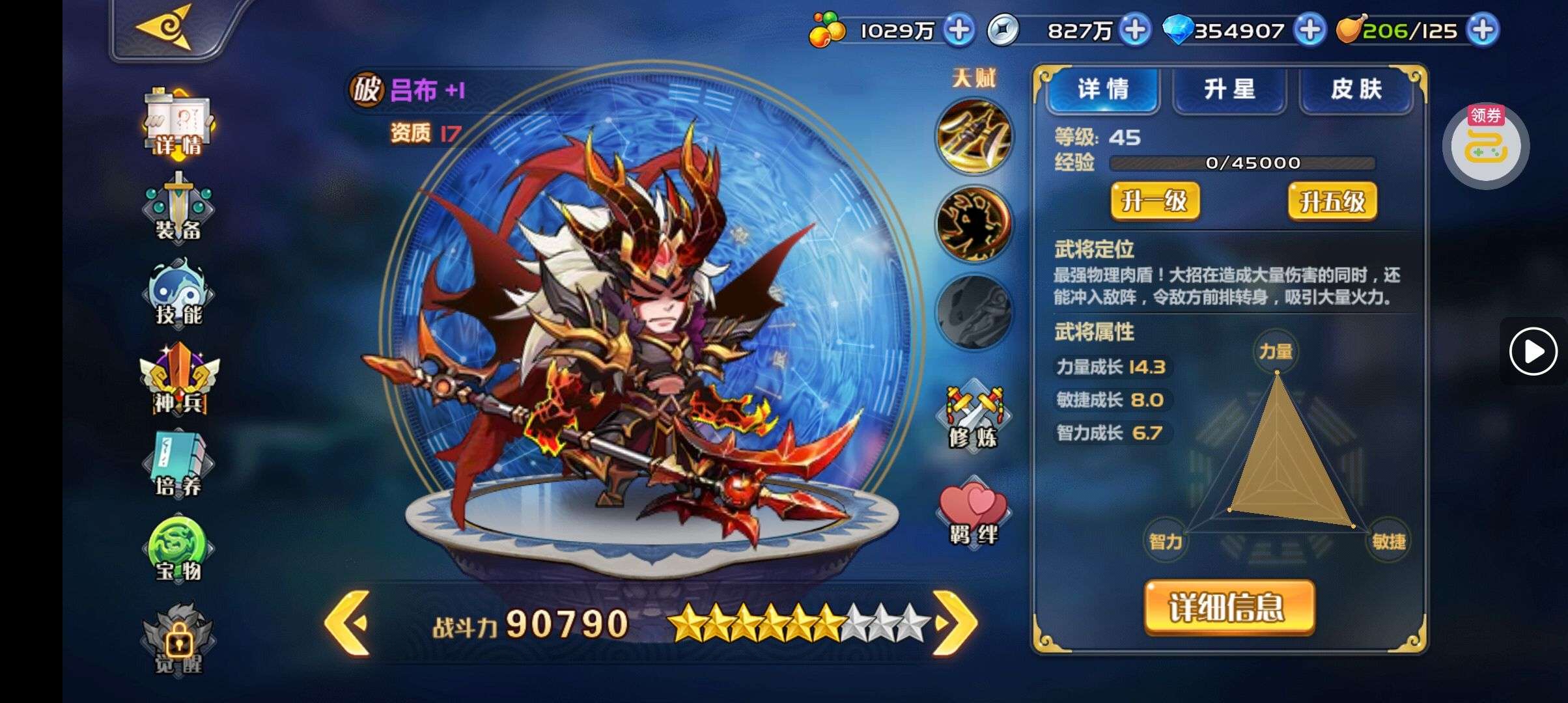Viewport: 1568px width, 703px height.
Task: Switch to the 皮肤 skin tab
Action: 1356,89
